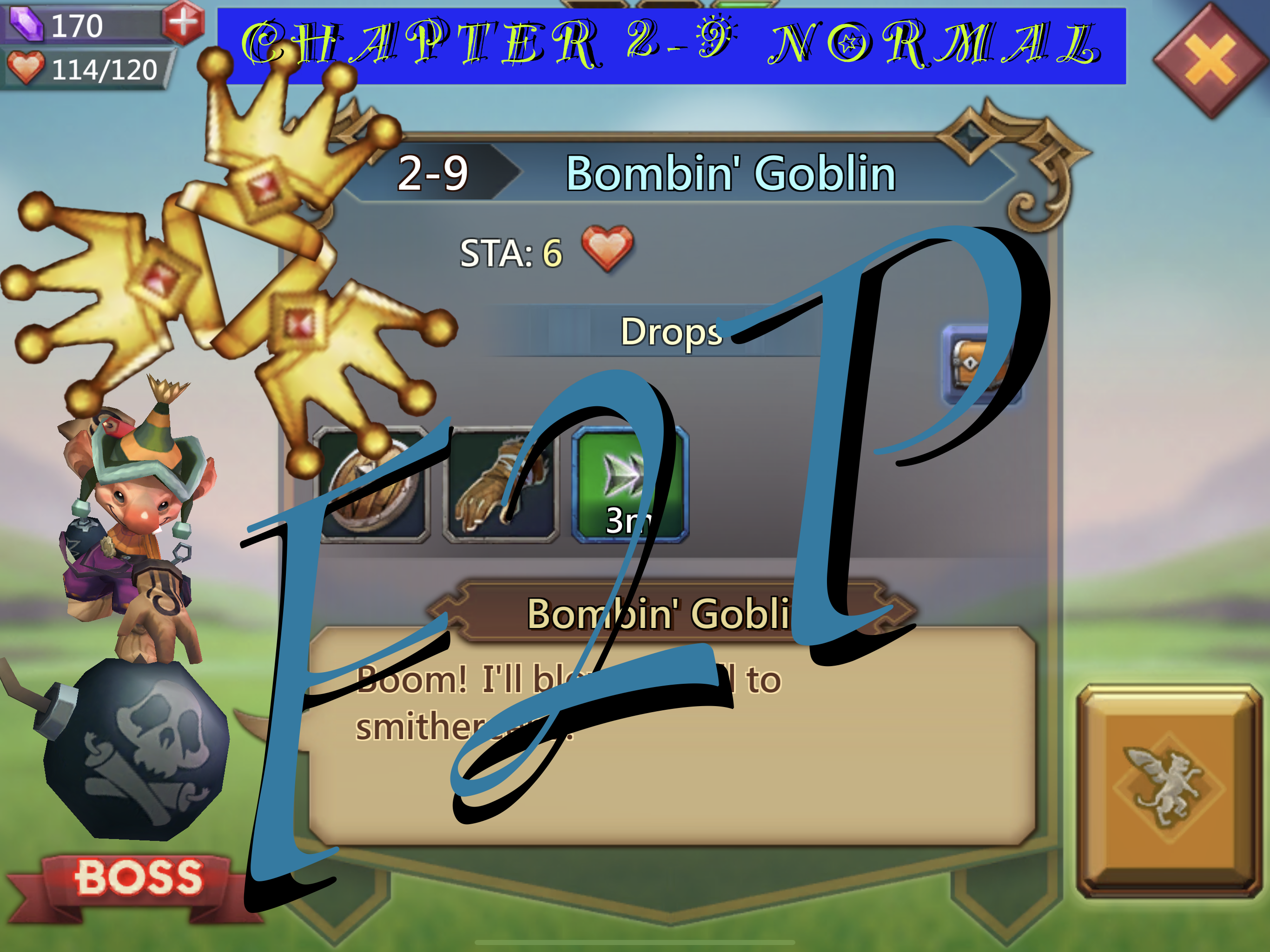Image resolution: width=1270 pixels, height=952 pixels.
Task: Add more purple gems with plus button
Action: coord(183,22)
